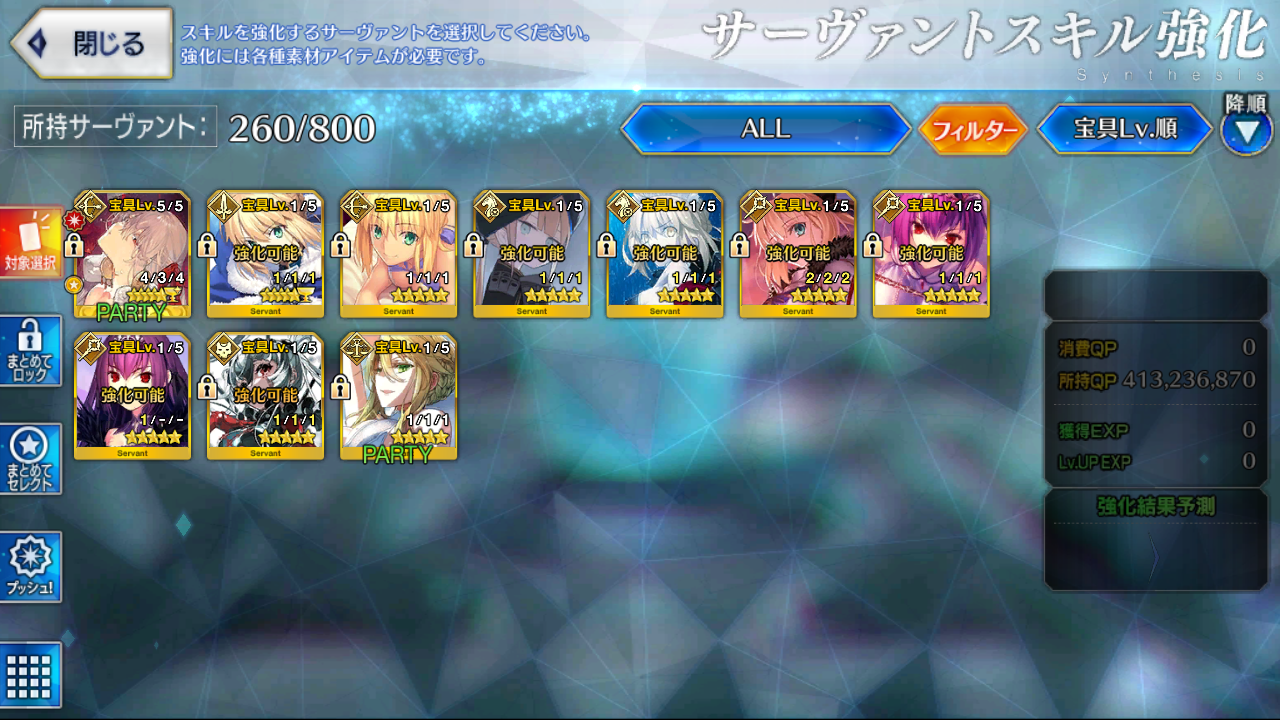Pick the blonde Archer swimsuit servant card
Image resolution: width=1280 pixels, height=720 pixels.
coord(398,254)
